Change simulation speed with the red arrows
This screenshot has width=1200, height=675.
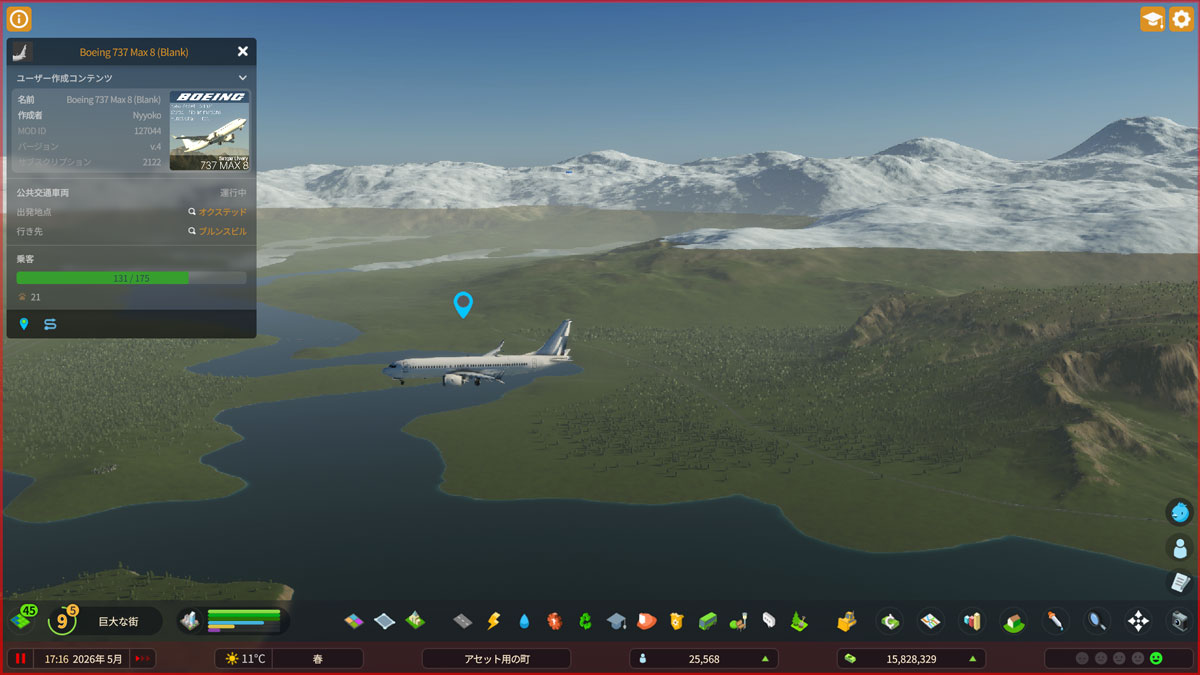[x=143, y=658]
